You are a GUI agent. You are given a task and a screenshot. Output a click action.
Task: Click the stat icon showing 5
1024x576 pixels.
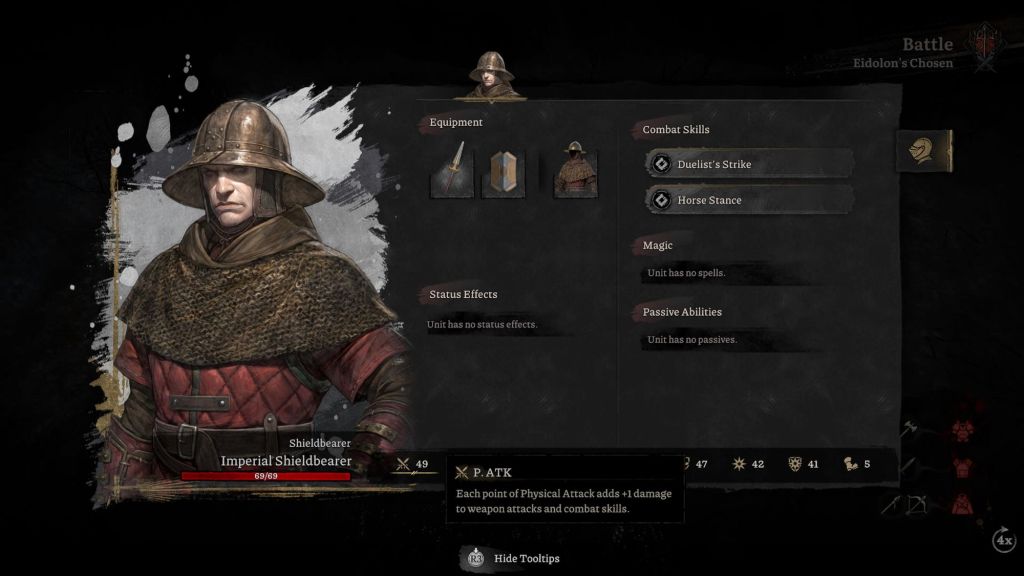tap(857, 464)
